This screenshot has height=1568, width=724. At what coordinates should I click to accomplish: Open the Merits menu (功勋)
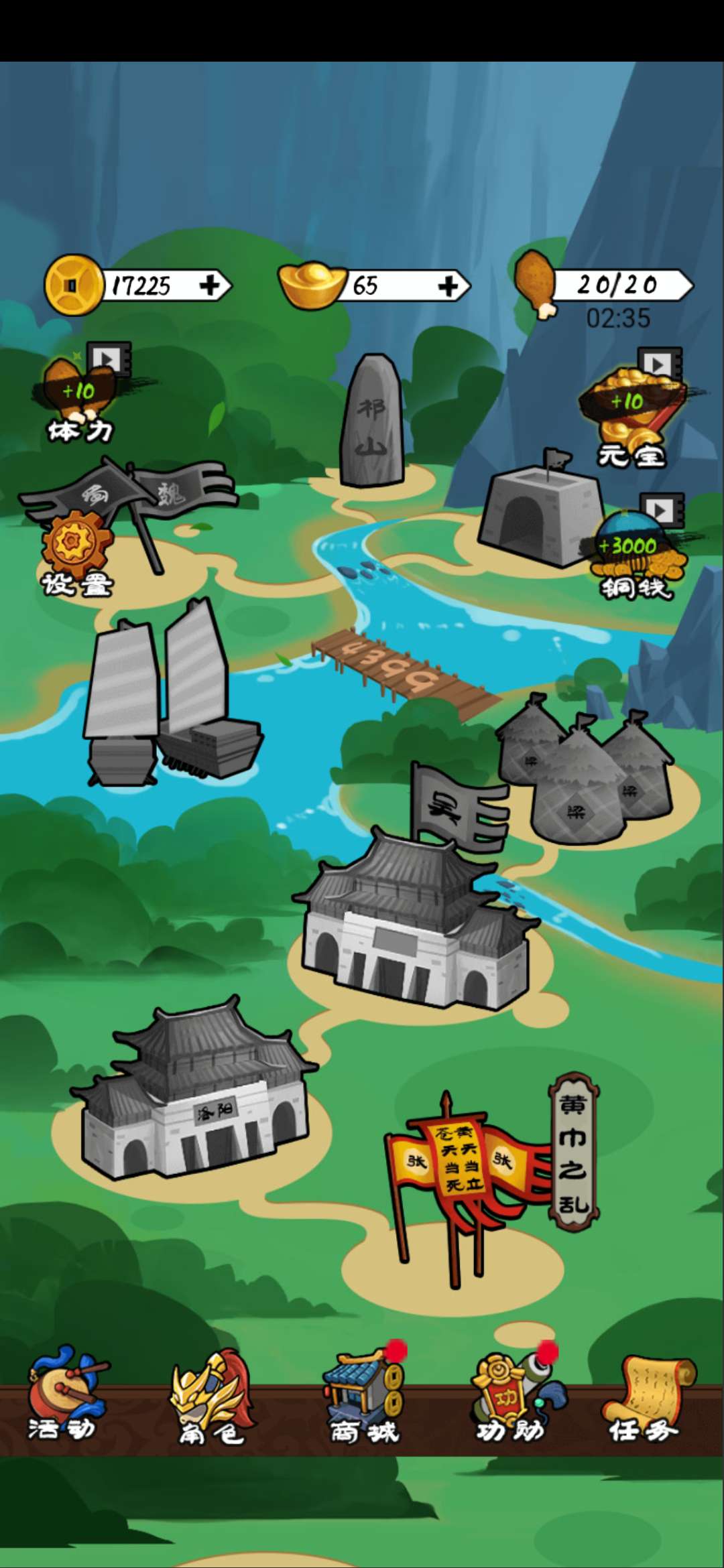coord(511,1397)
